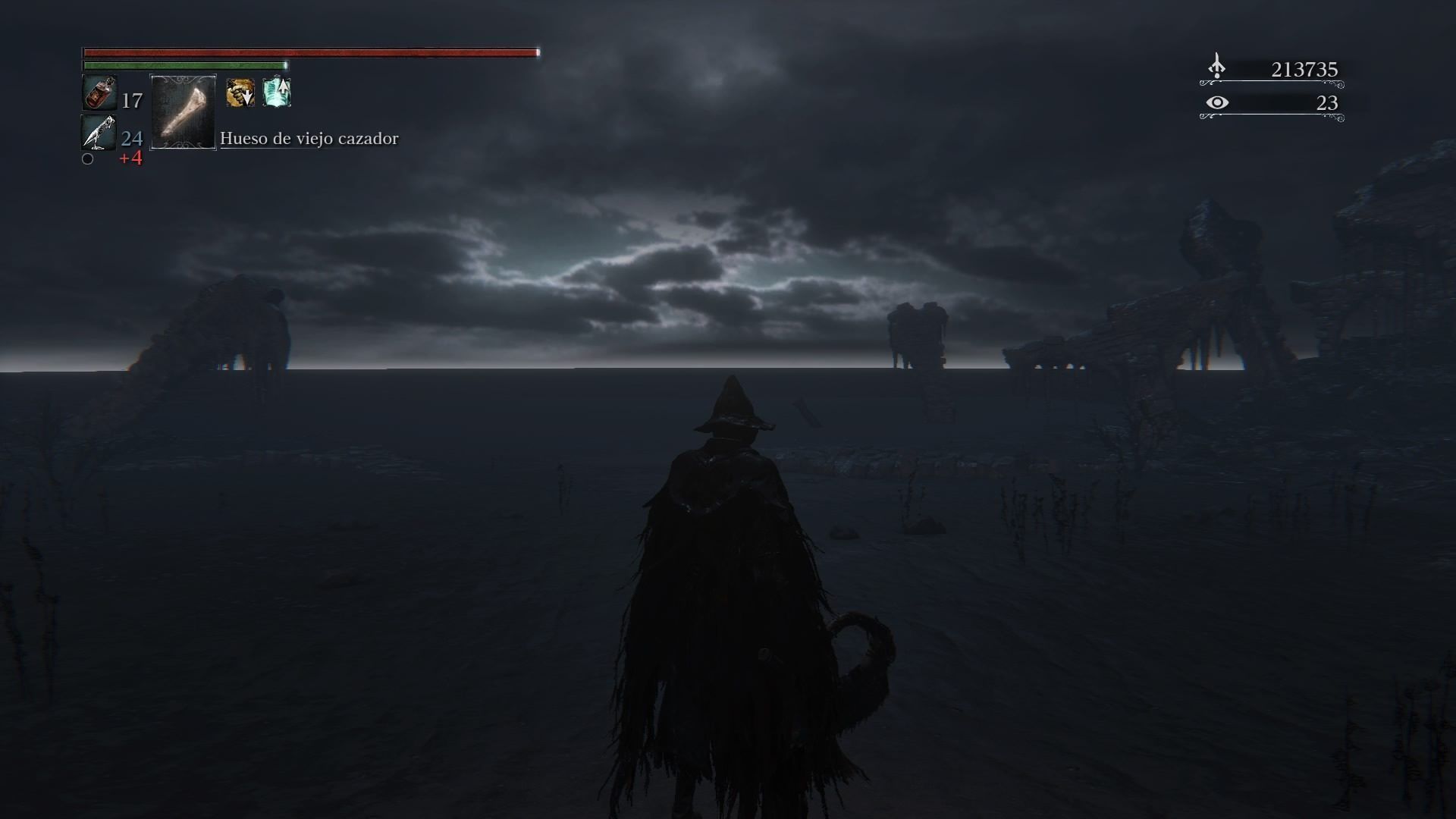Click the teal ribcage up-arrow buff icon
The width and height of the screenshot is (1456, 819).
tap(277, 93)
